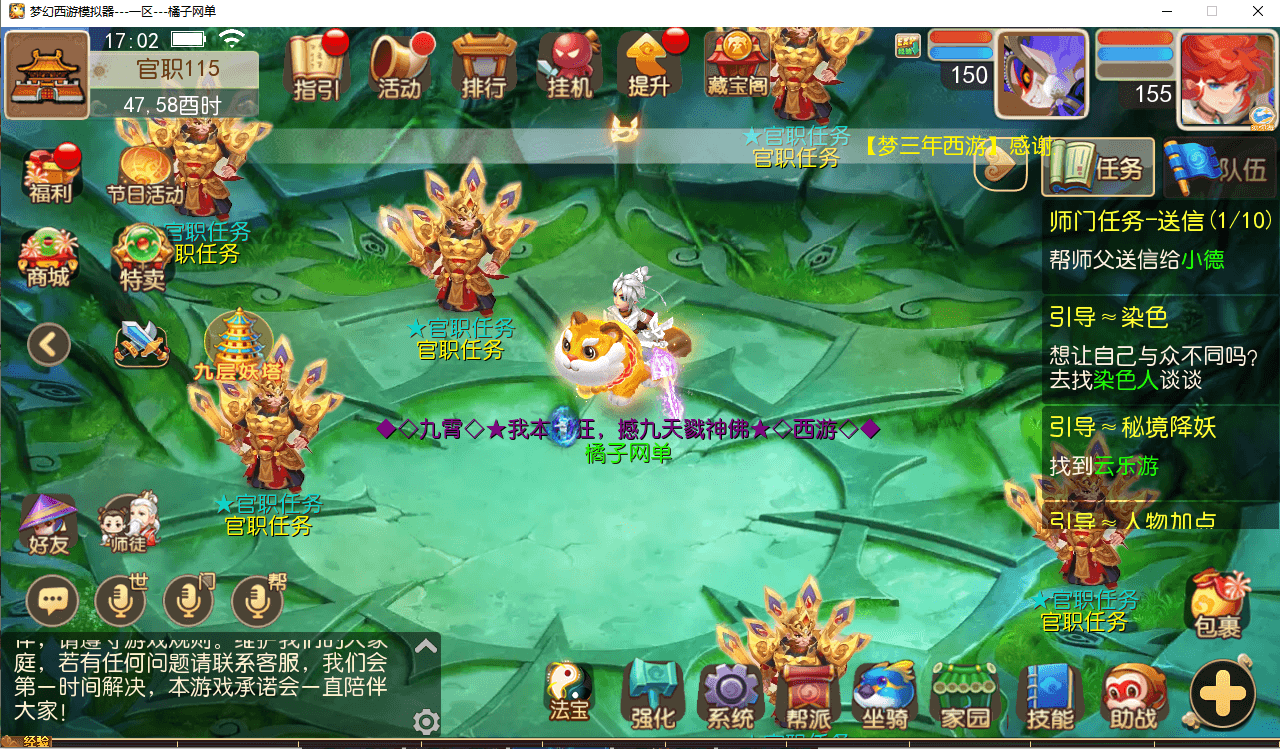
Task: Switch to the 任务 quest tab
Action: click(1097, 166)
